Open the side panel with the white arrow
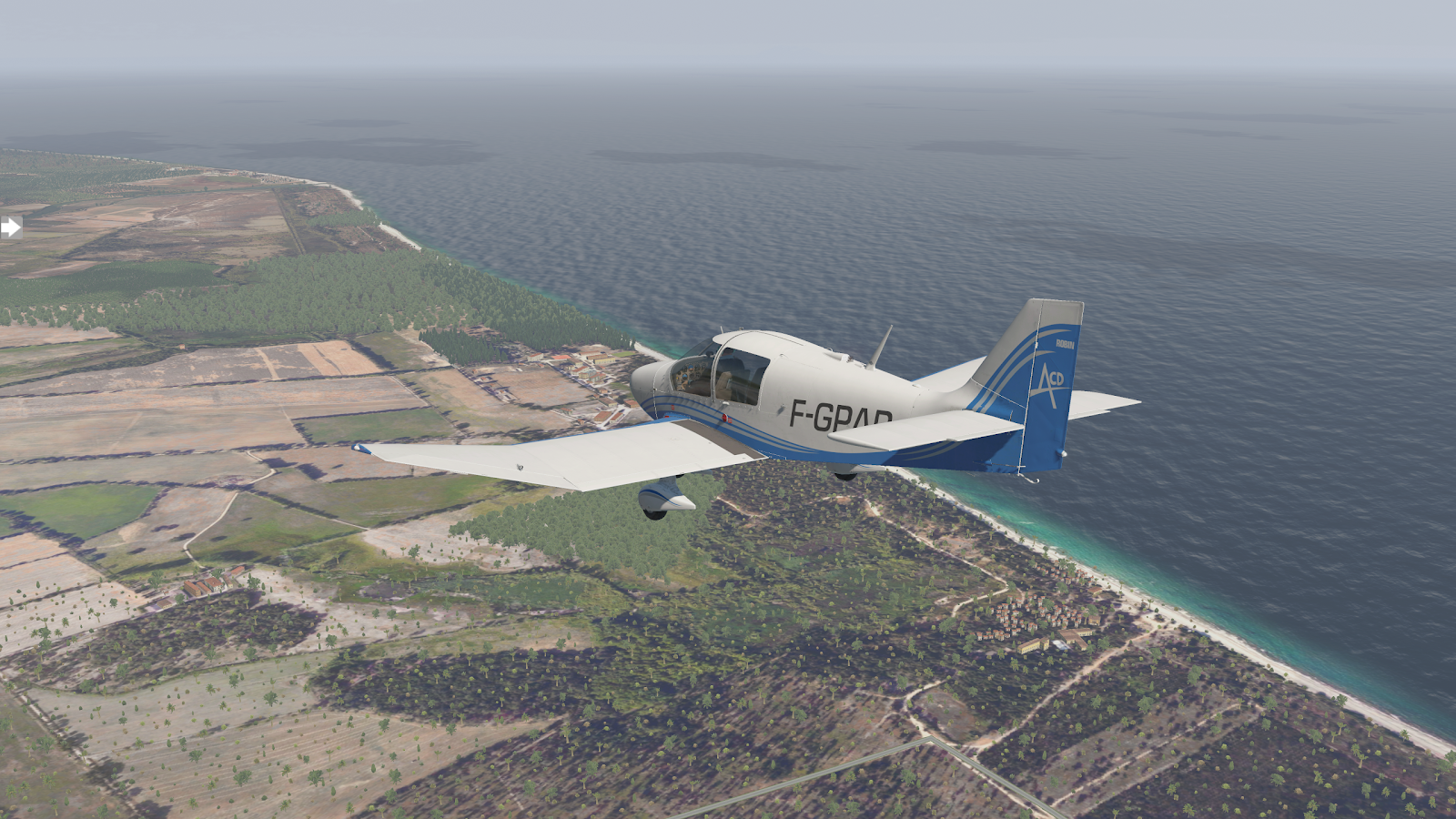 11,227
